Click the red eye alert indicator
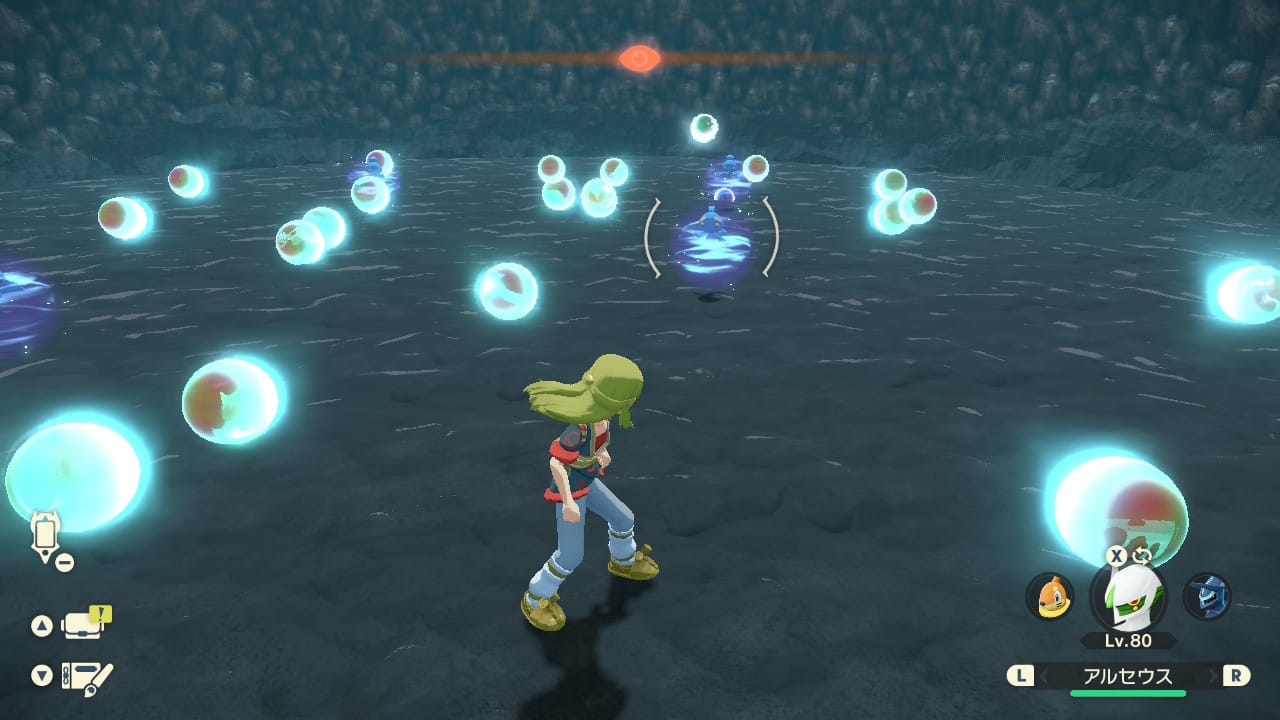 click(x=639, y=59)
